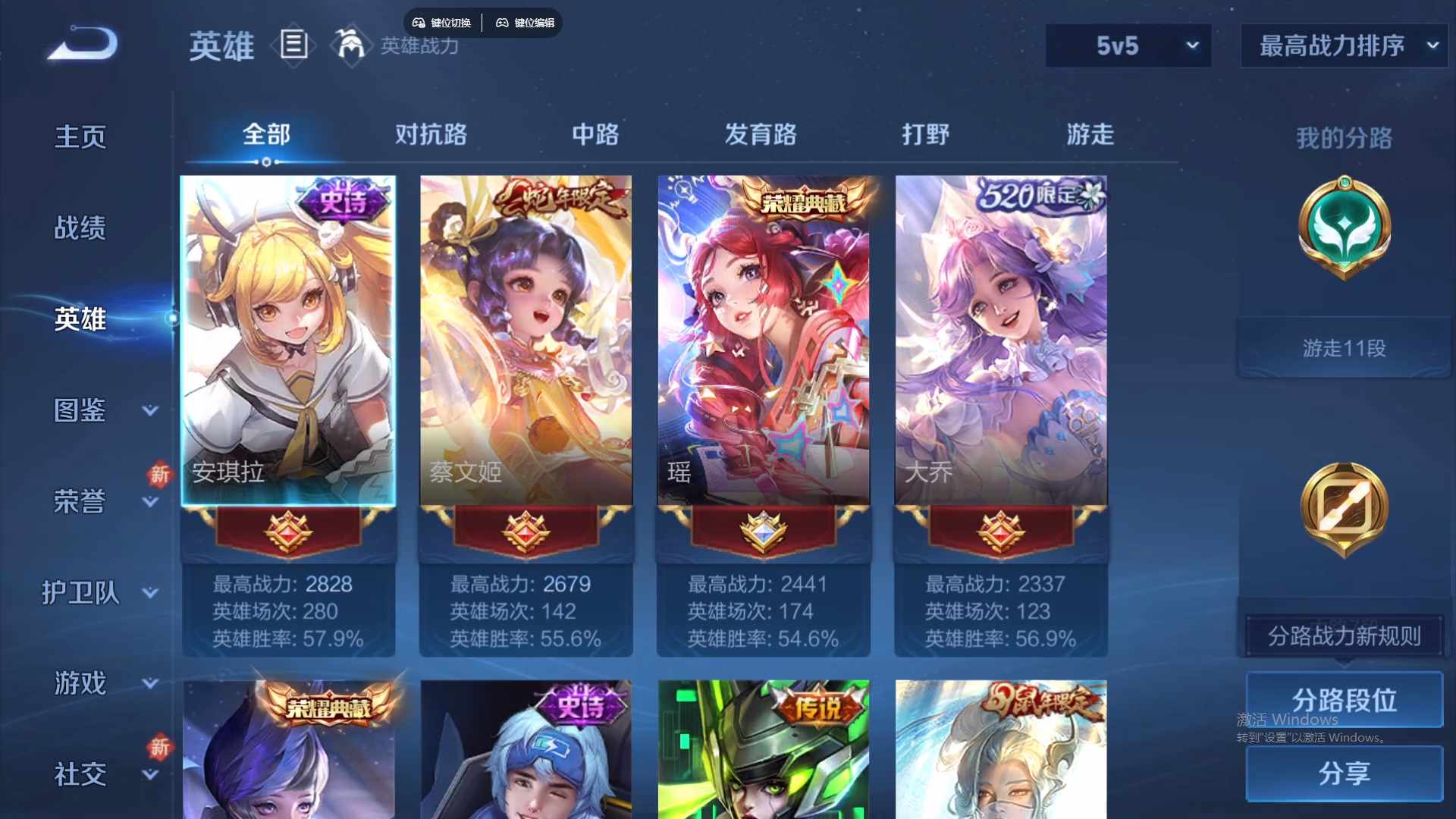Select the 蔡文姬 hero card
The image size is (1456, 819).
[526, 340]
